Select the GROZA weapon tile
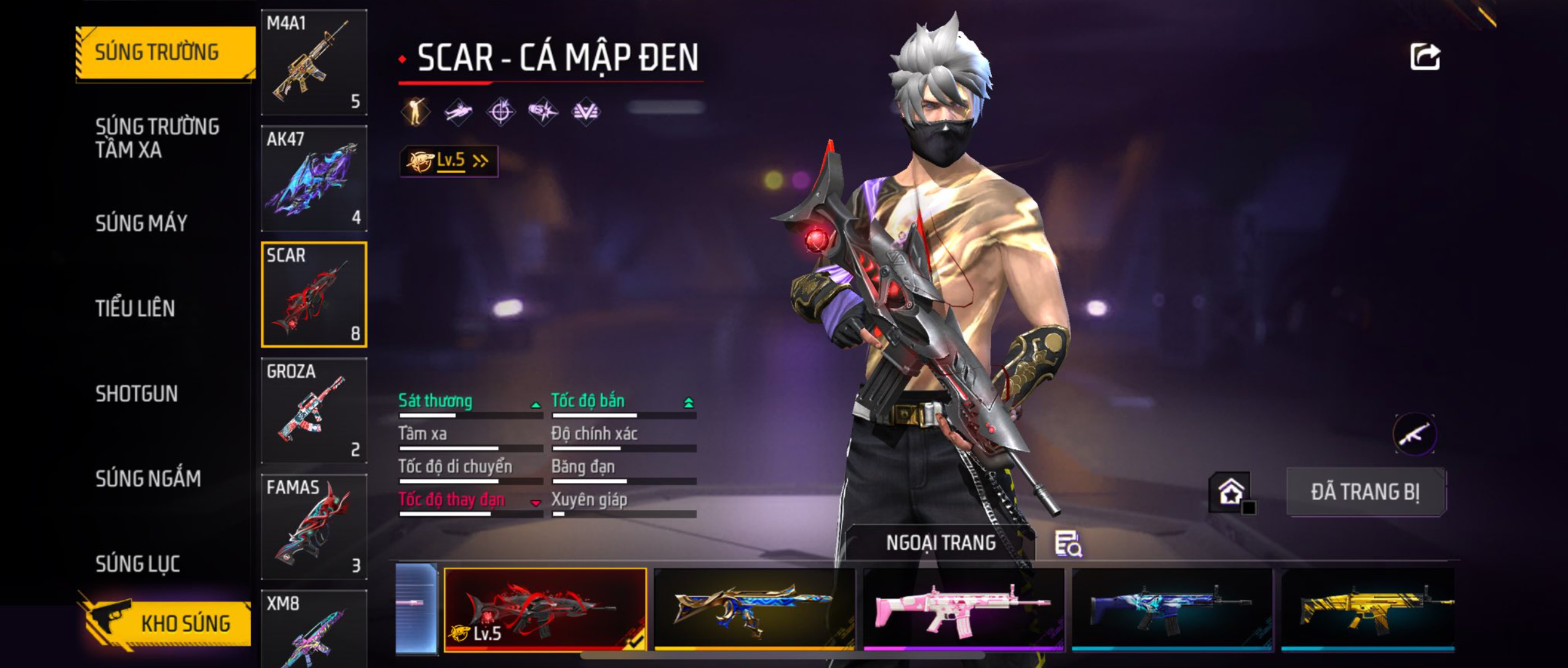This screenshot has height=668, width=1568. pos(314,411)
